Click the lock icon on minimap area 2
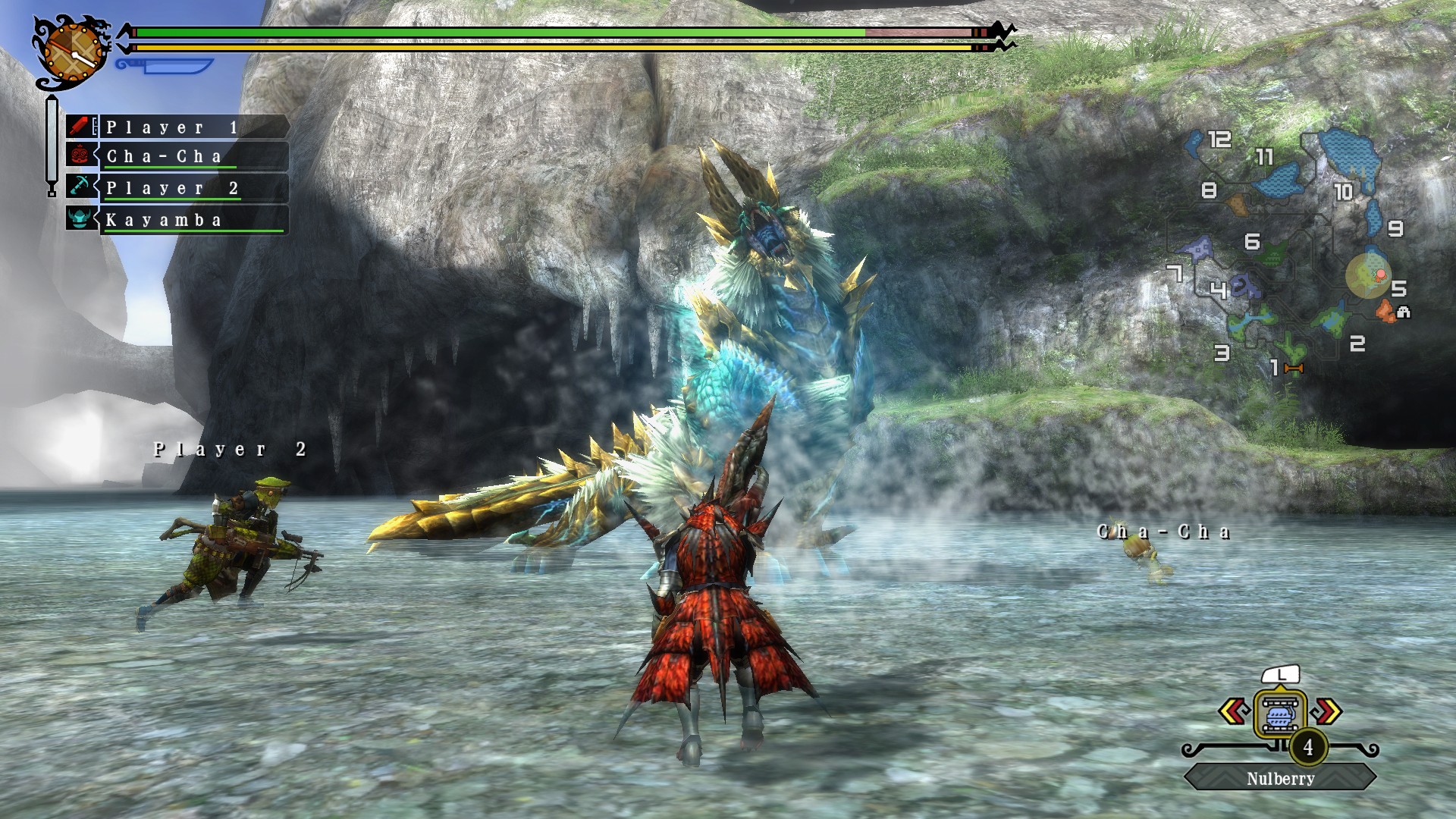 (x=1403, y=312)
